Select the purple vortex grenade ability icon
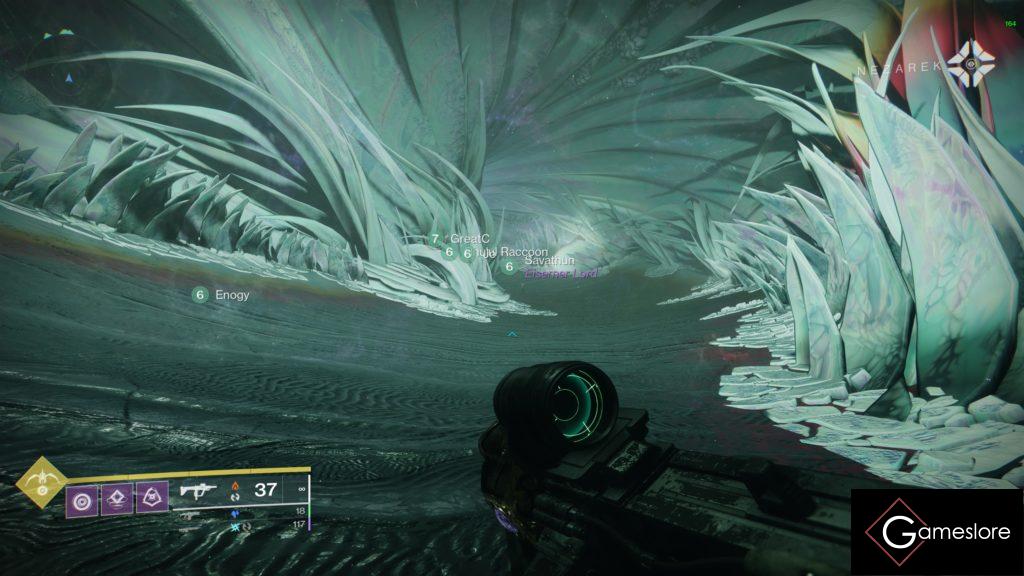Viewport: 1024px width, 576px height. (x=82, y=497)
